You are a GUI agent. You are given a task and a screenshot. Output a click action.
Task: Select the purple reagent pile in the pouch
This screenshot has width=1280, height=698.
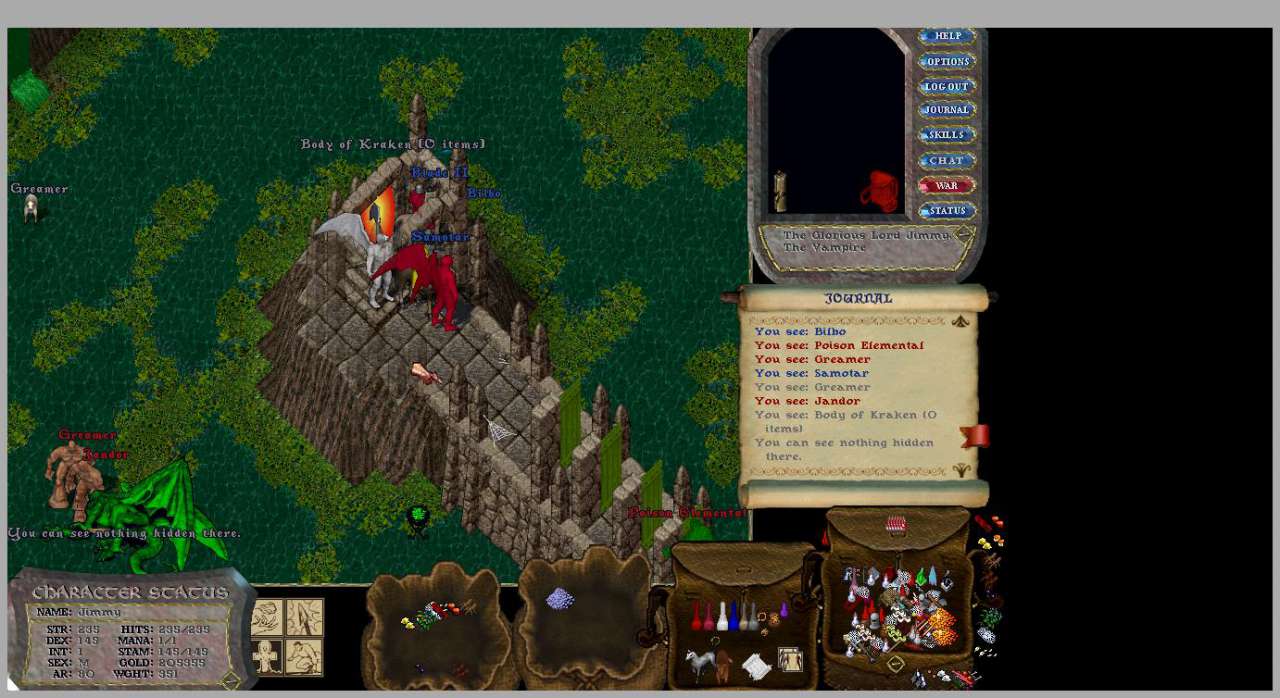559,599
